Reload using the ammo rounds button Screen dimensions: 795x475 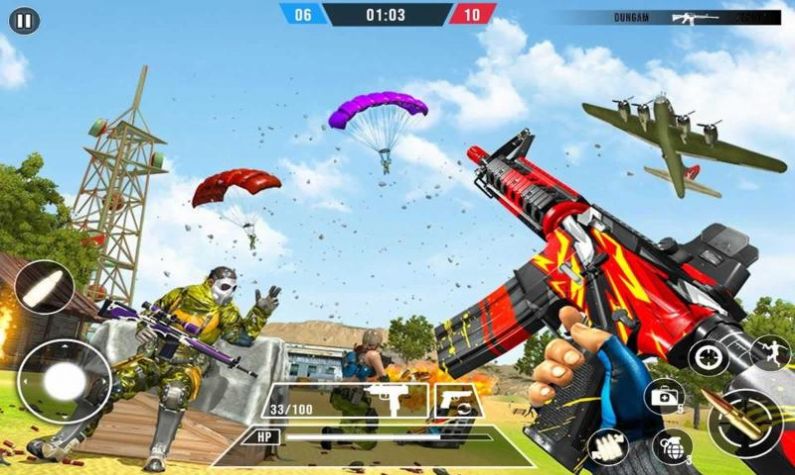[x=608, y=447]
